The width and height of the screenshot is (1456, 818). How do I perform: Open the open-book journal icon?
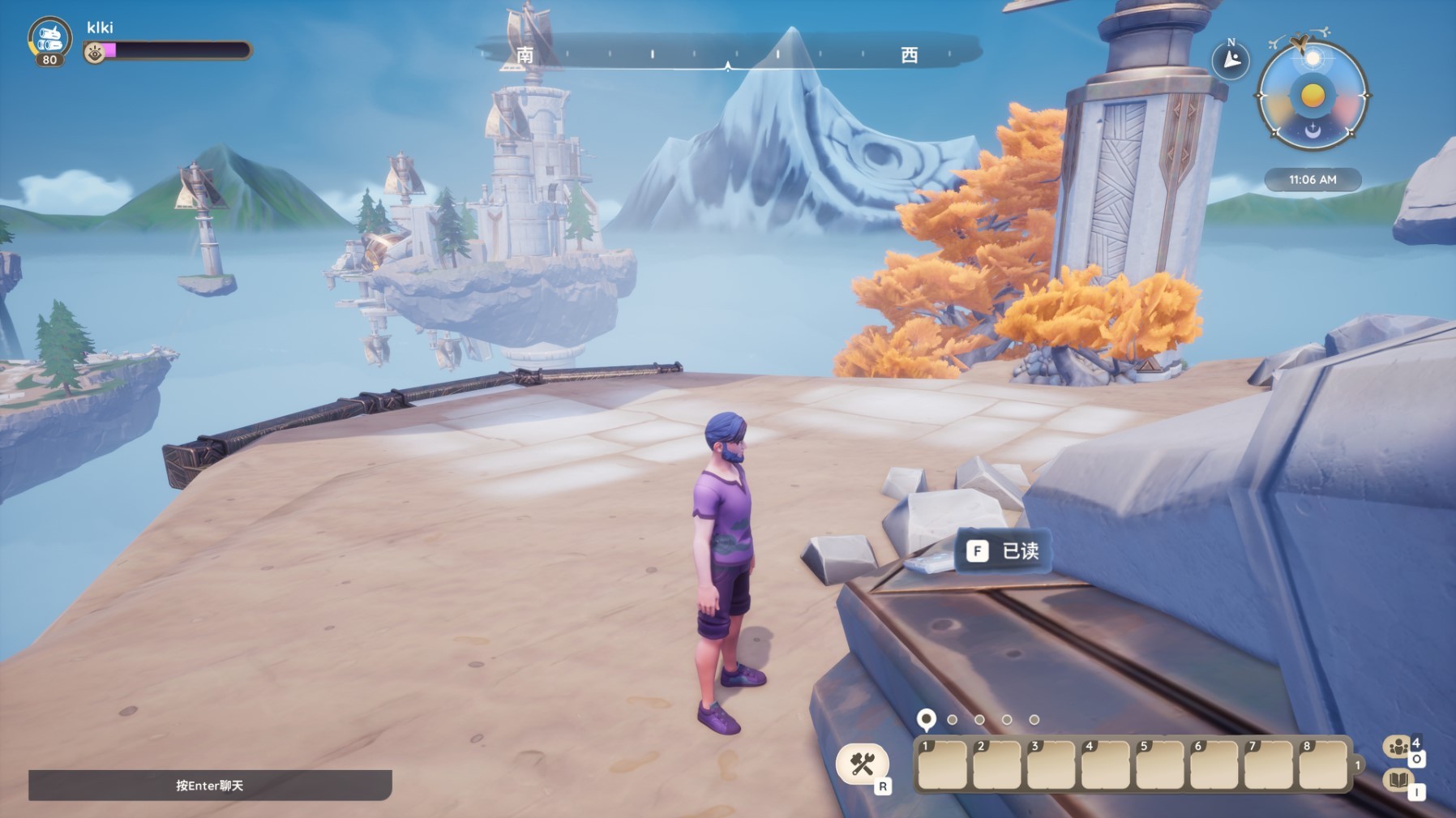tap(1398, 780)
